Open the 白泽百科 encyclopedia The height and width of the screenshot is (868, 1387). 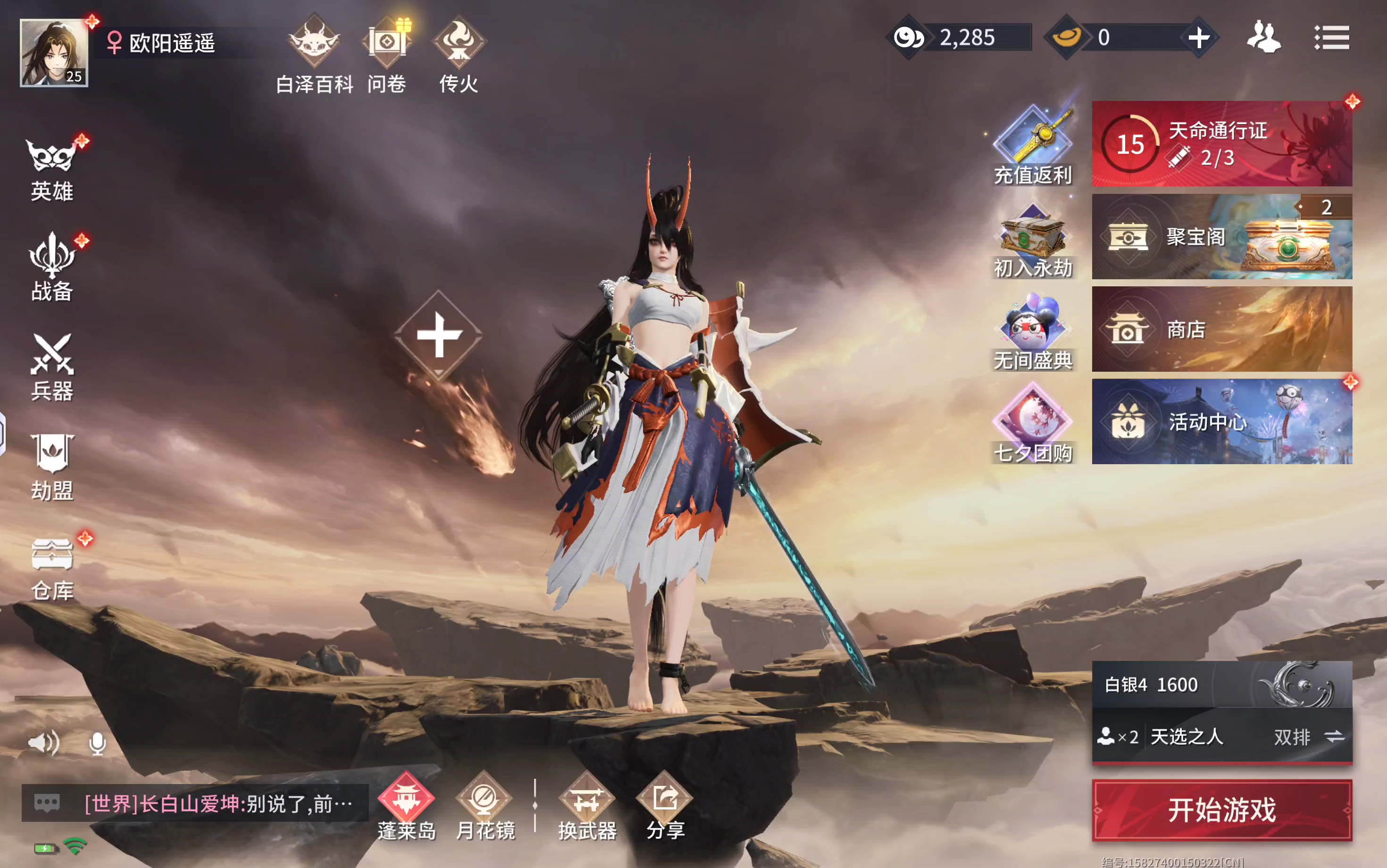[314, 55]
